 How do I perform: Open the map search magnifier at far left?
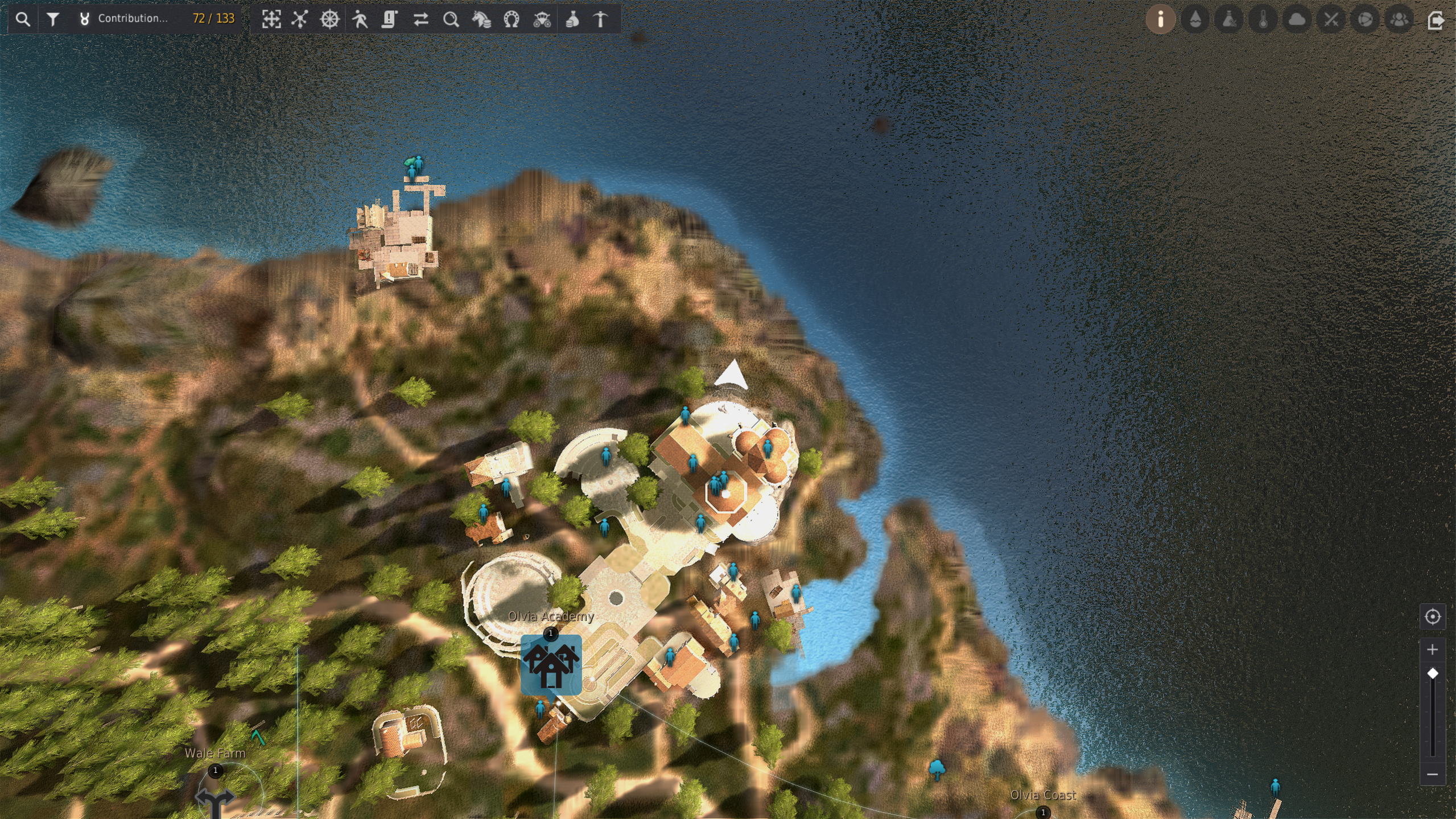click(x=23, y=19)
